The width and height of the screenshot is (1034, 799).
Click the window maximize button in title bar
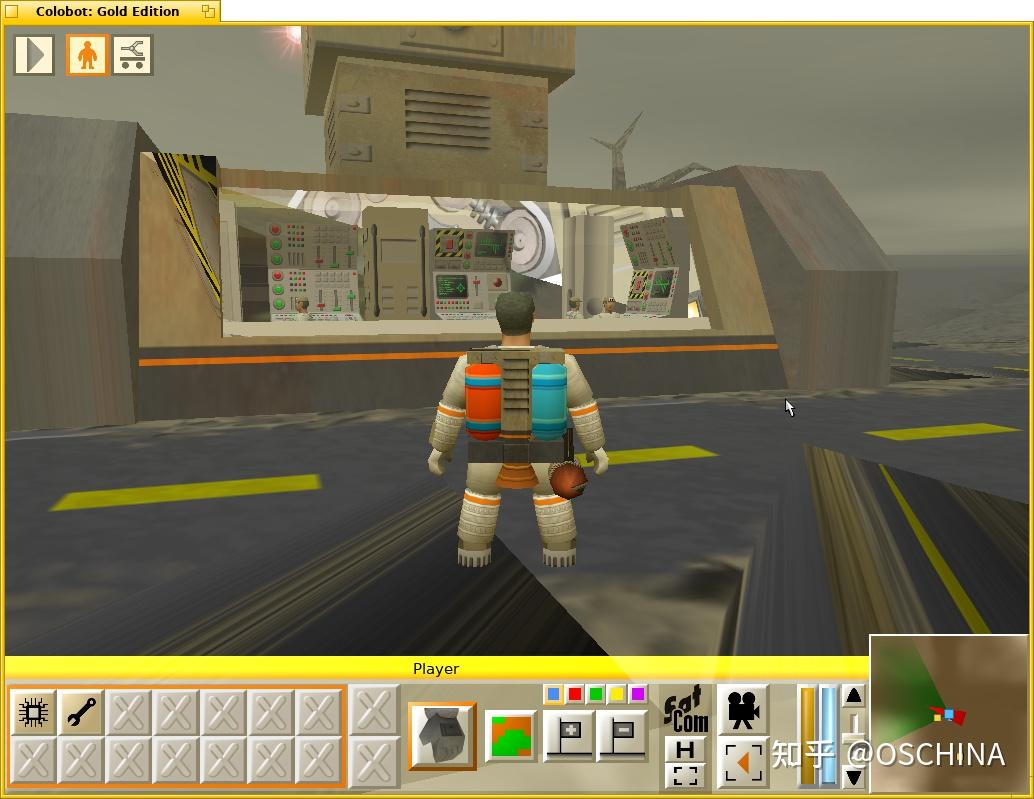pos(208,11)
